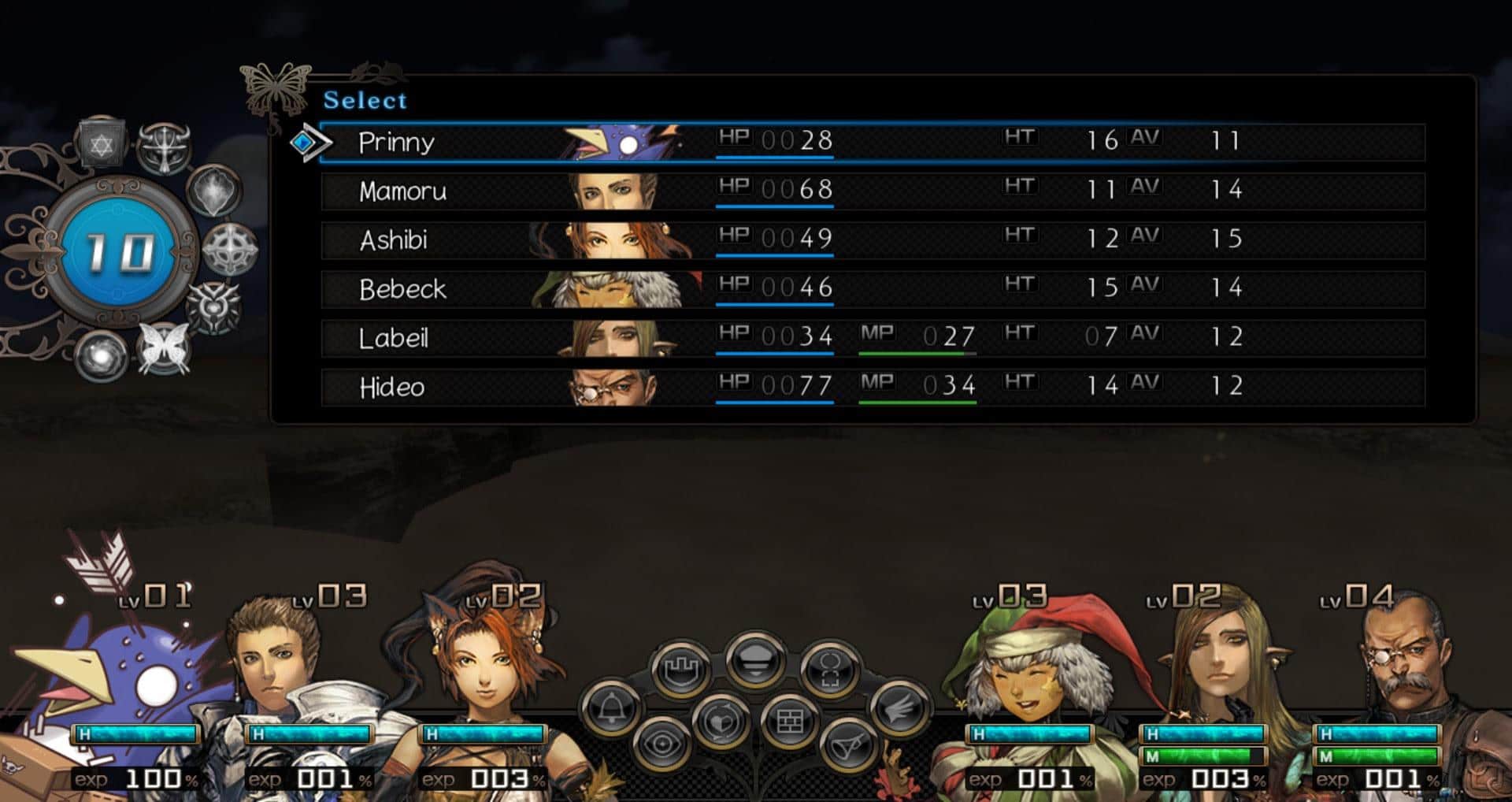Choose the round cross shield icon
The width and height of the screenshot is (1512, 802).
(230, 250)
